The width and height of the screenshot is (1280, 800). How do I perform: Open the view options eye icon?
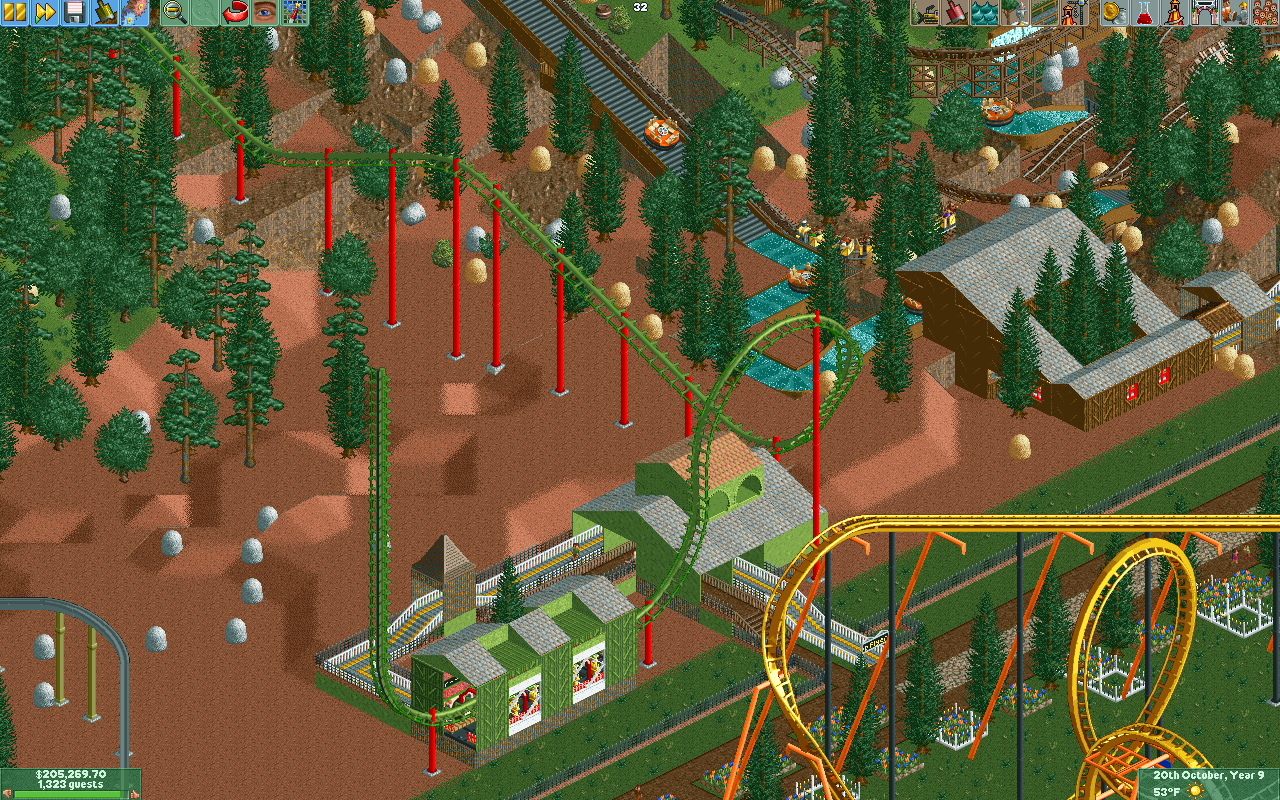[265, 13]
